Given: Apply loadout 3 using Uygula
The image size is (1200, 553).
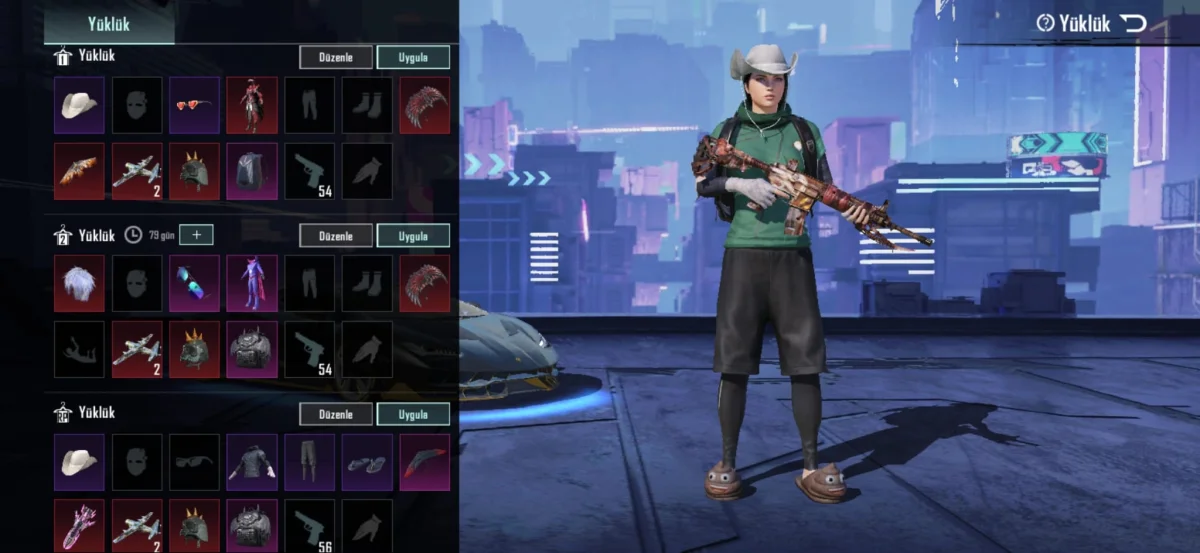Looking at the screenshot, I should [x=413, y=413].
